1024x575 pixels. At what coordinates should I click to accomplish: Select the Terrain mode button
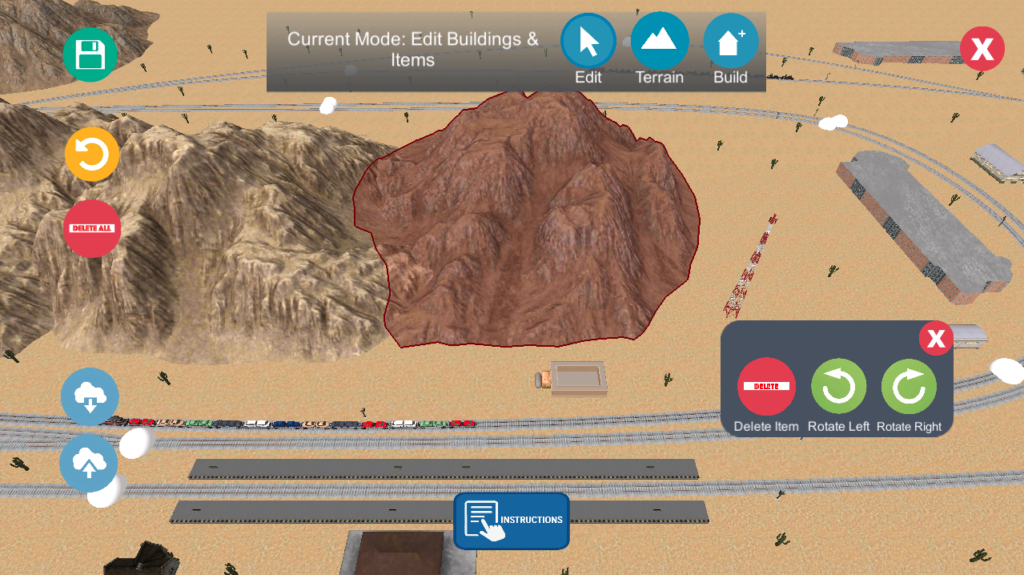(660, 42)
